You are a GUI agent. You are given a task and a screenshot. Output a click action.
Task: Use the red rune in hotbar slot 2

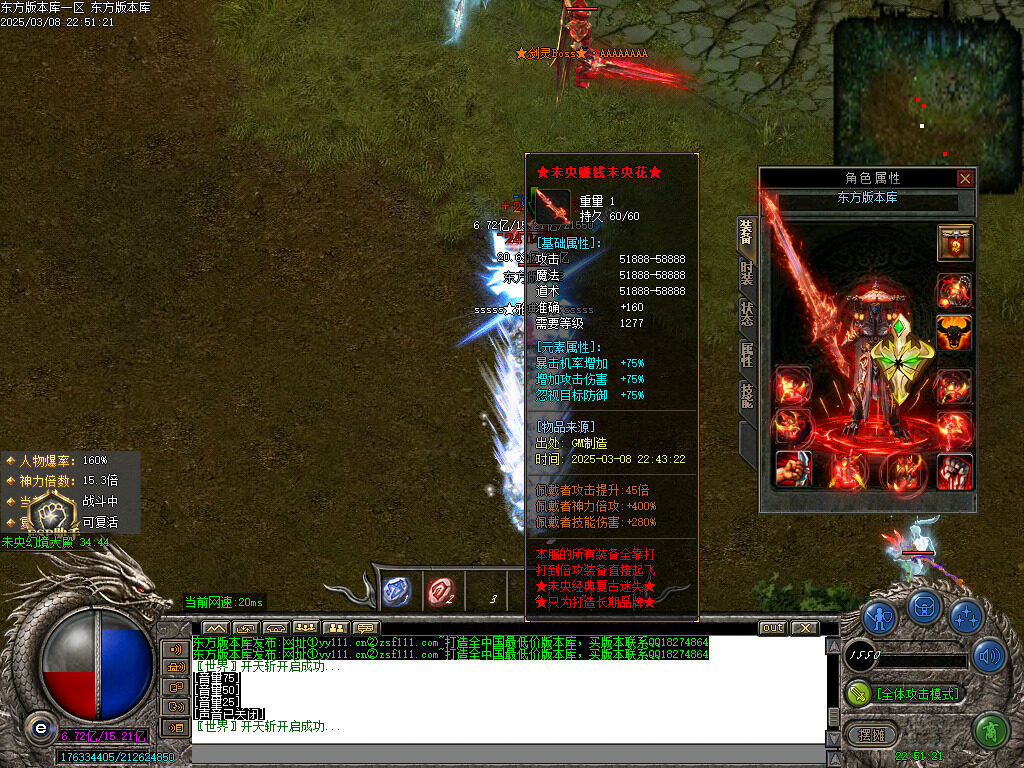coord(439,592)
